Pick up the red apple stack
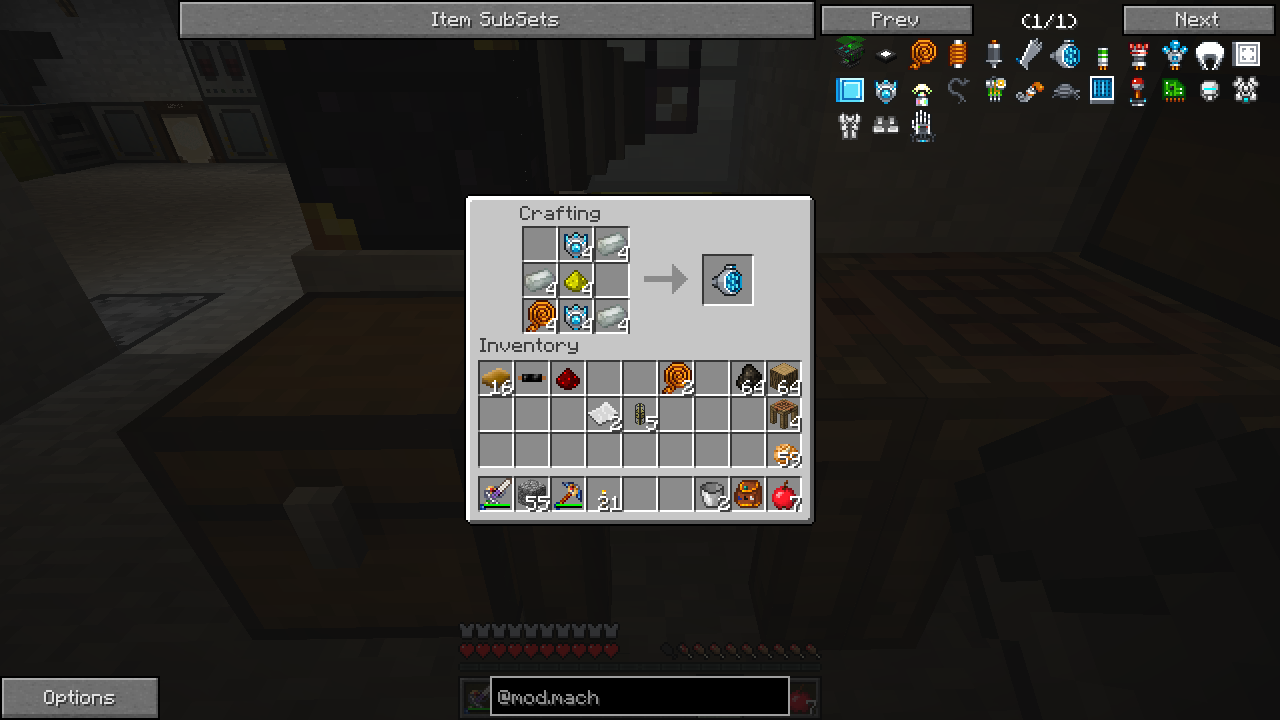The image size is (1280, 720). (x=784, y=495)
